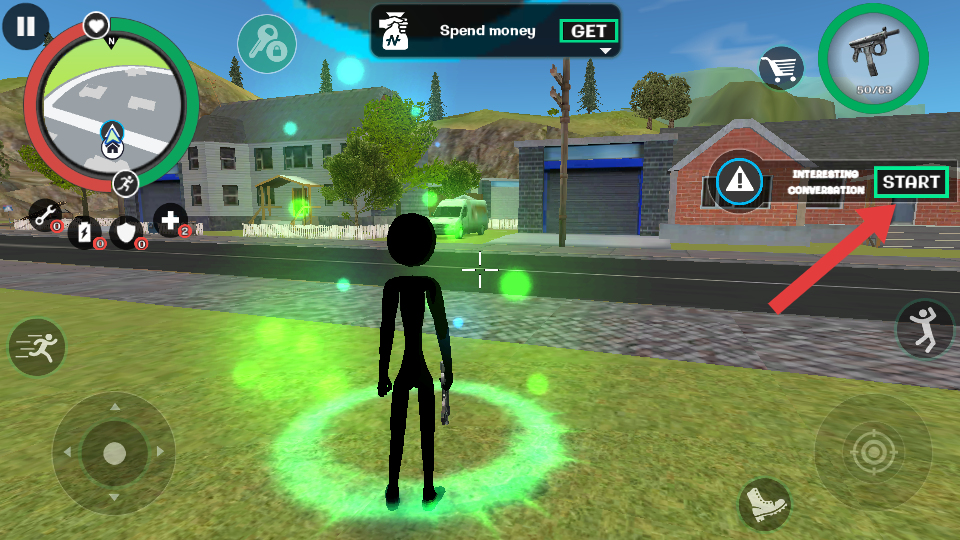Image resolution: width=960 pixels, height=540 pixels.
Task: Activate the jumping figure action button
Action: click(x=926, y=328)
